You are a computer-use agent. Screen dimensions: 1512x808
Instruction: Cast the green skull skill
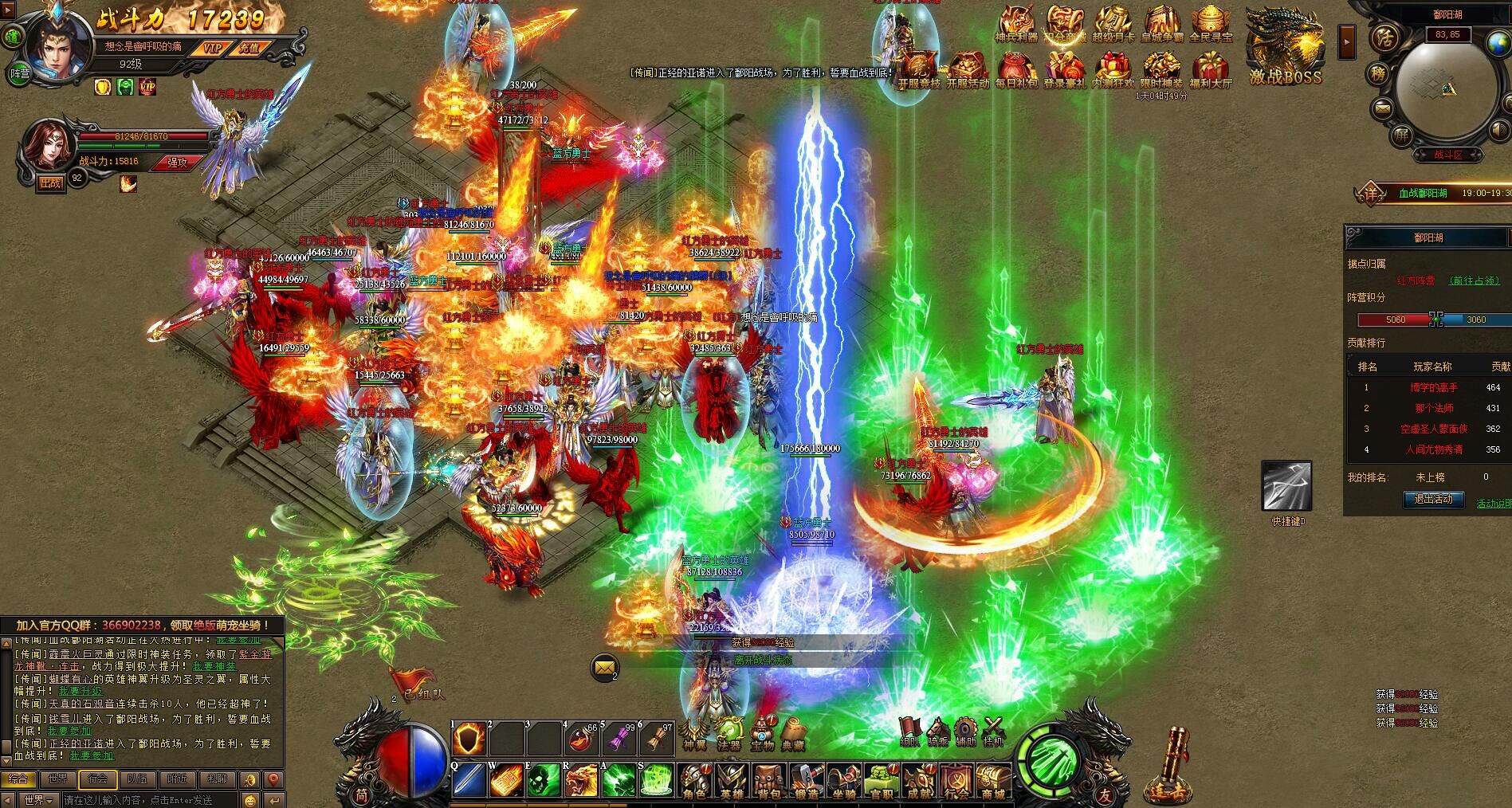click(543, 780)
